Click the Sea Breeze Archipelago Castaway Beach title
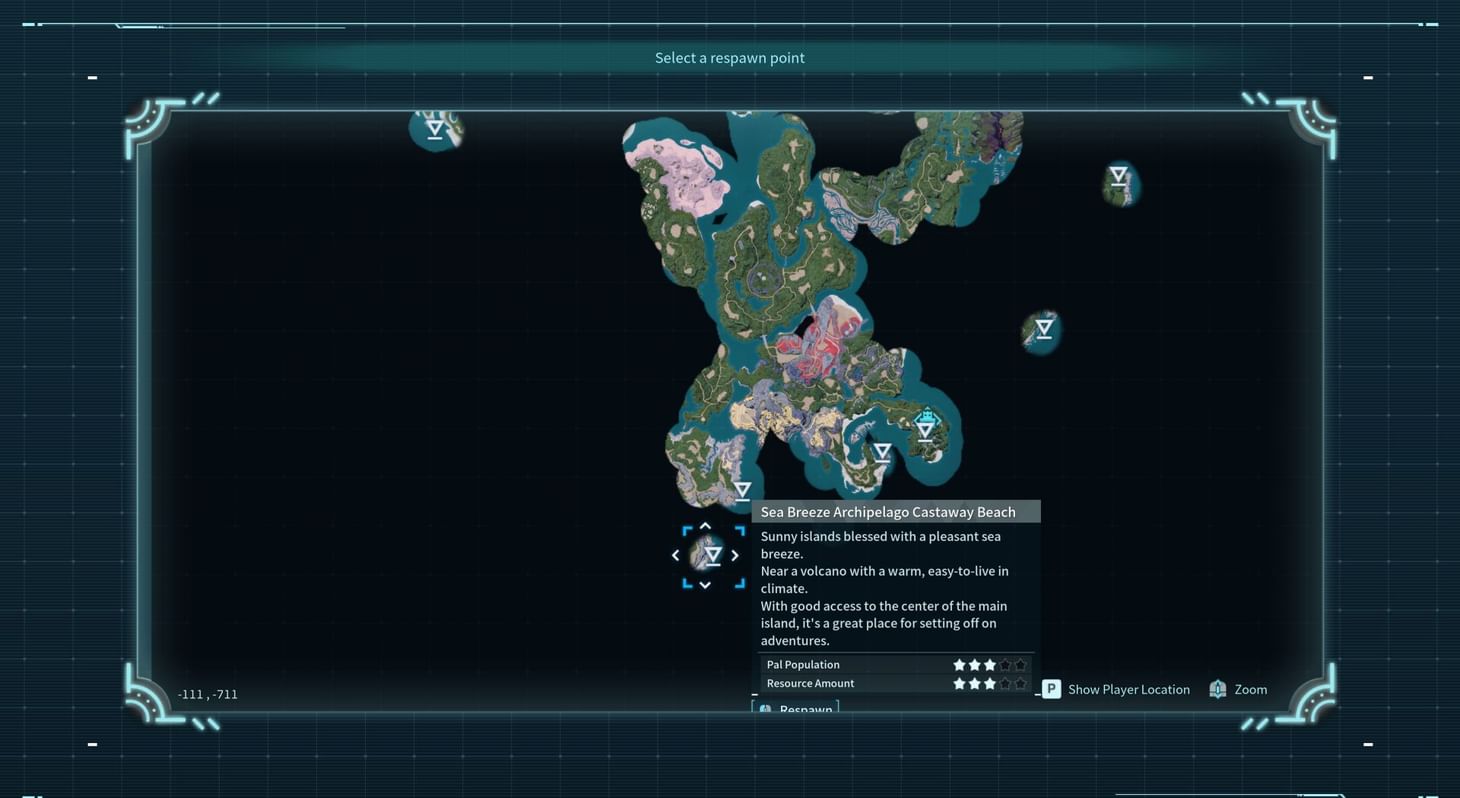 (888, 511)
